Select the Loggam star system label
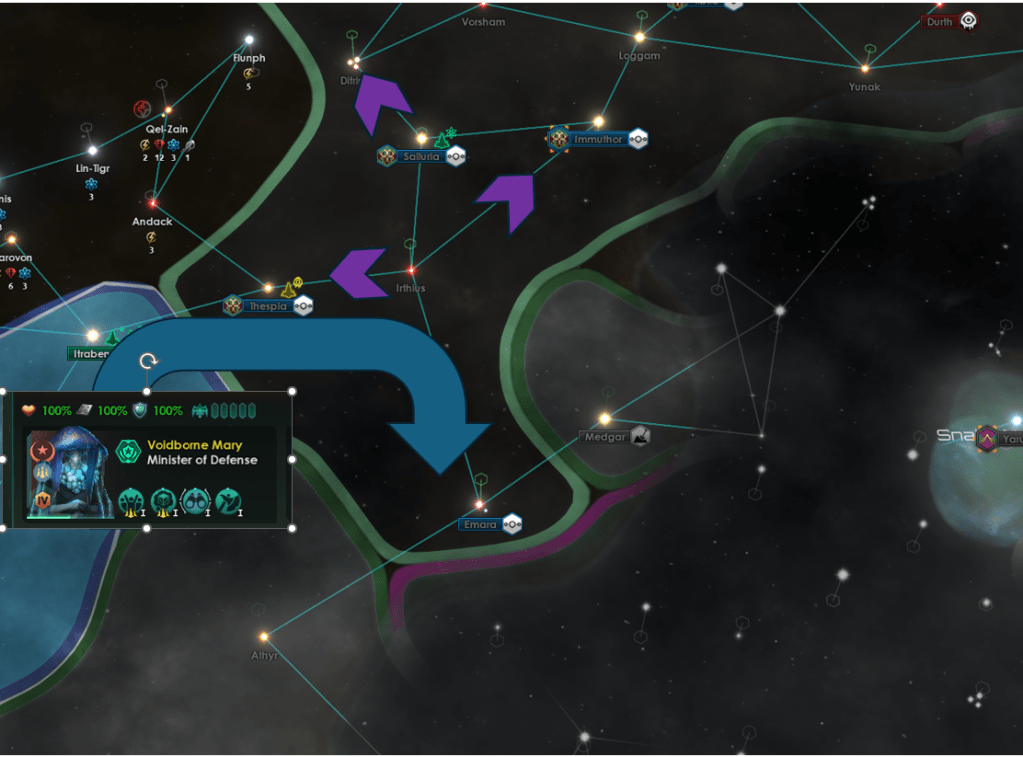Viewport: 1023px width, 757px height. point(639,56)
